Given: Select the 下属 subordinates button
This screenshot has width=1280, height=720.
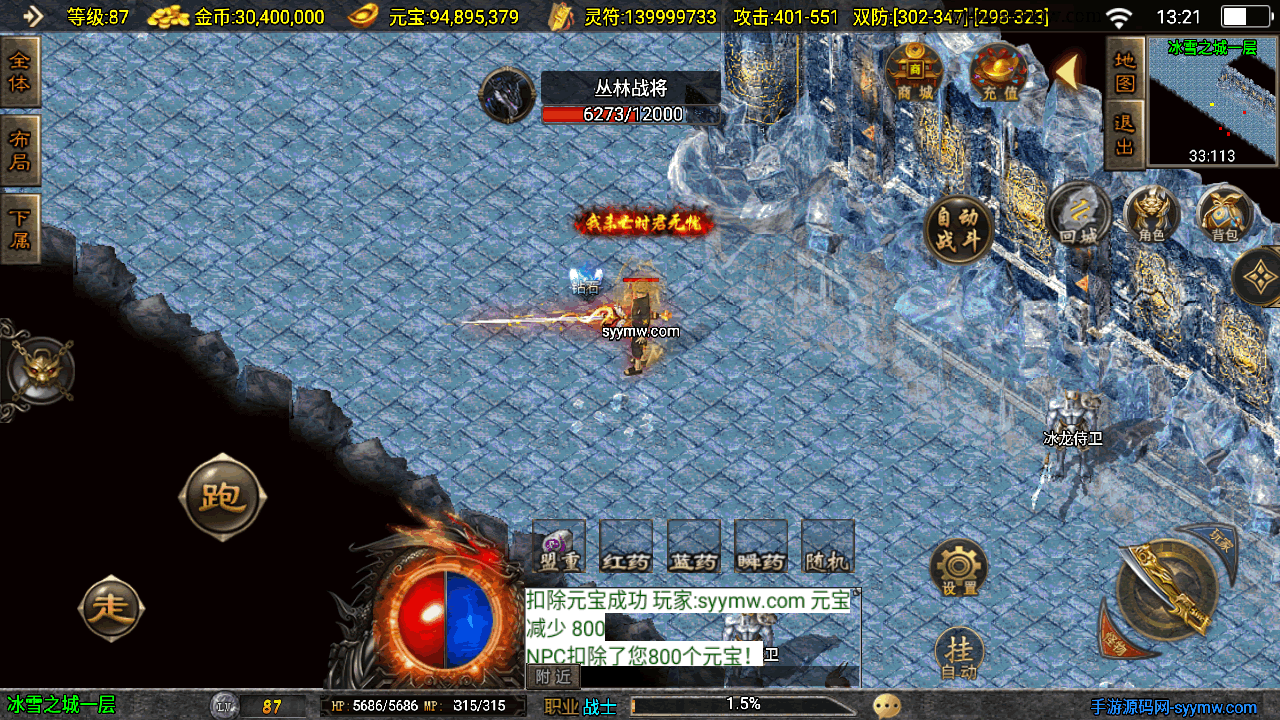Looking at the screenshot, I should tap(20, 229).
